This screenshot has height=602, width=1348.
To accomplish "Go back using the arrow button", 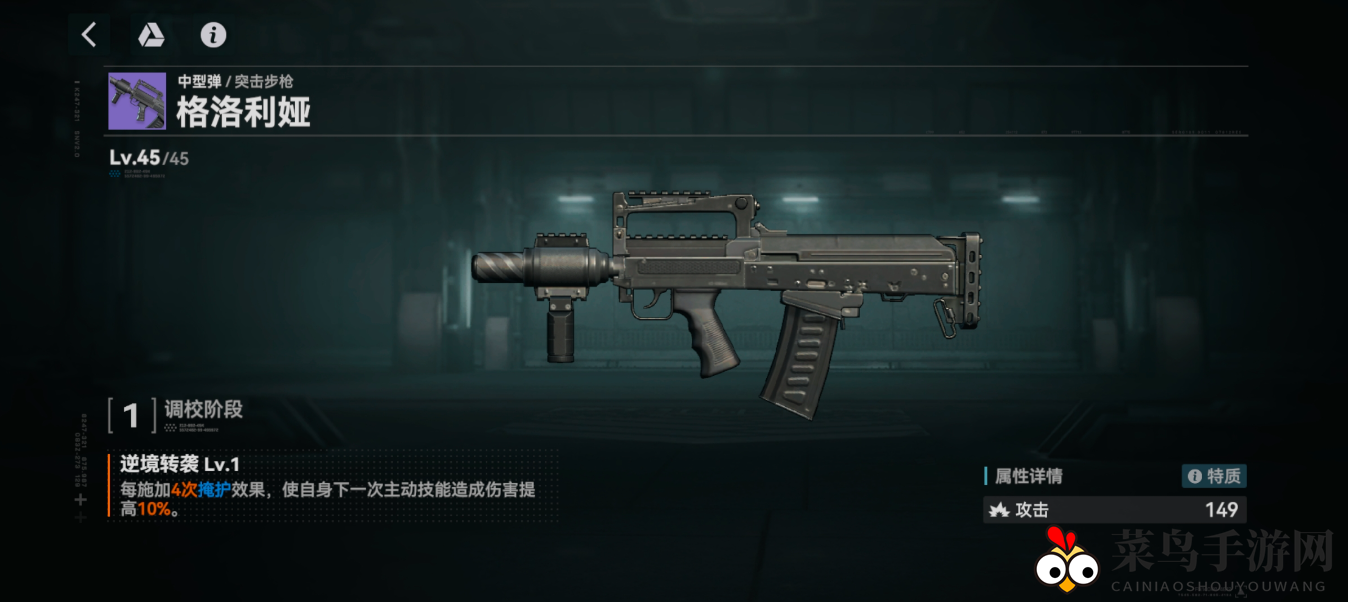I will click(x=89, y=35).
